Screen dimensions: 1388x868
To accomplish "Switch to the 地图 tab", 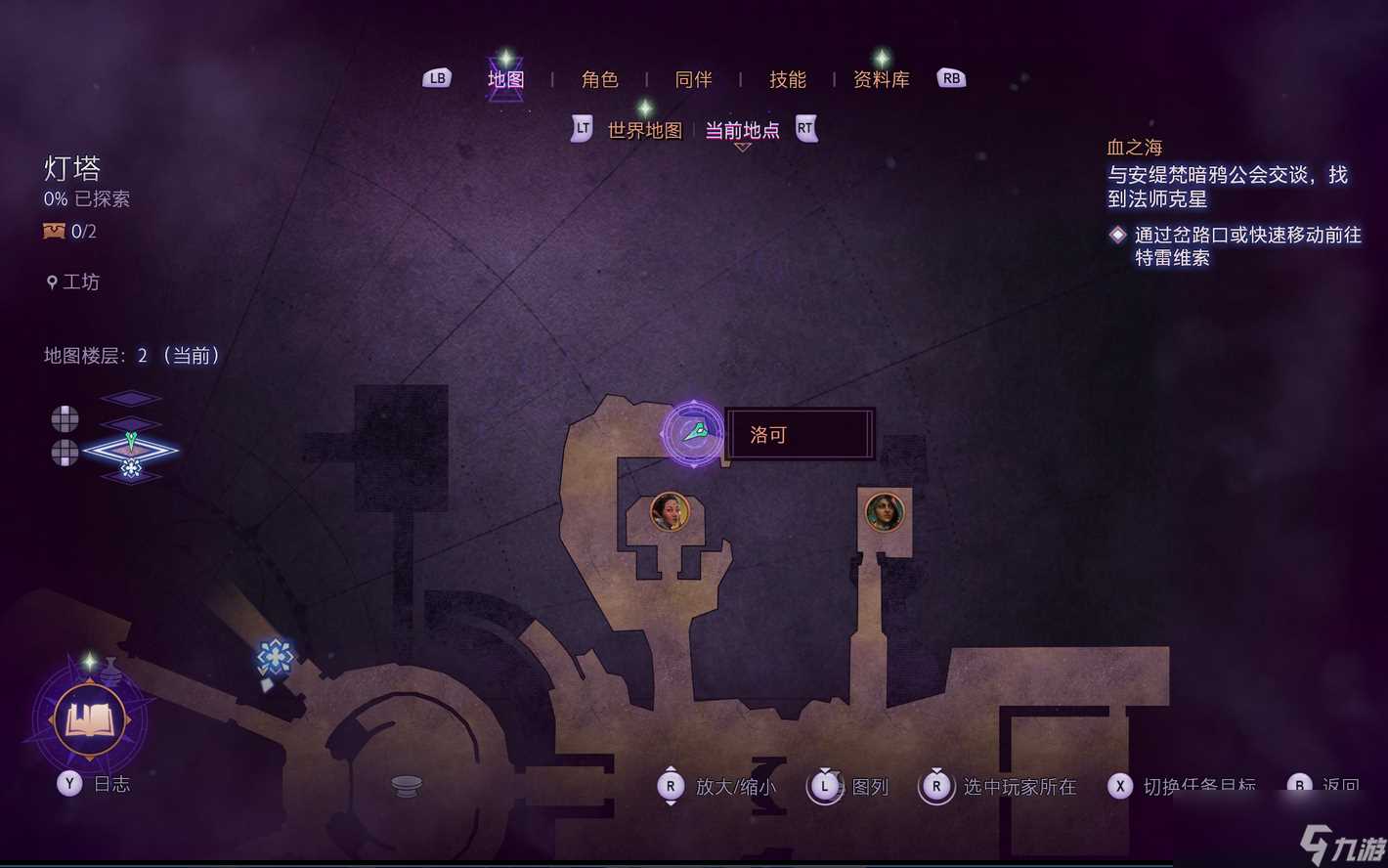I will pos(505,79).
